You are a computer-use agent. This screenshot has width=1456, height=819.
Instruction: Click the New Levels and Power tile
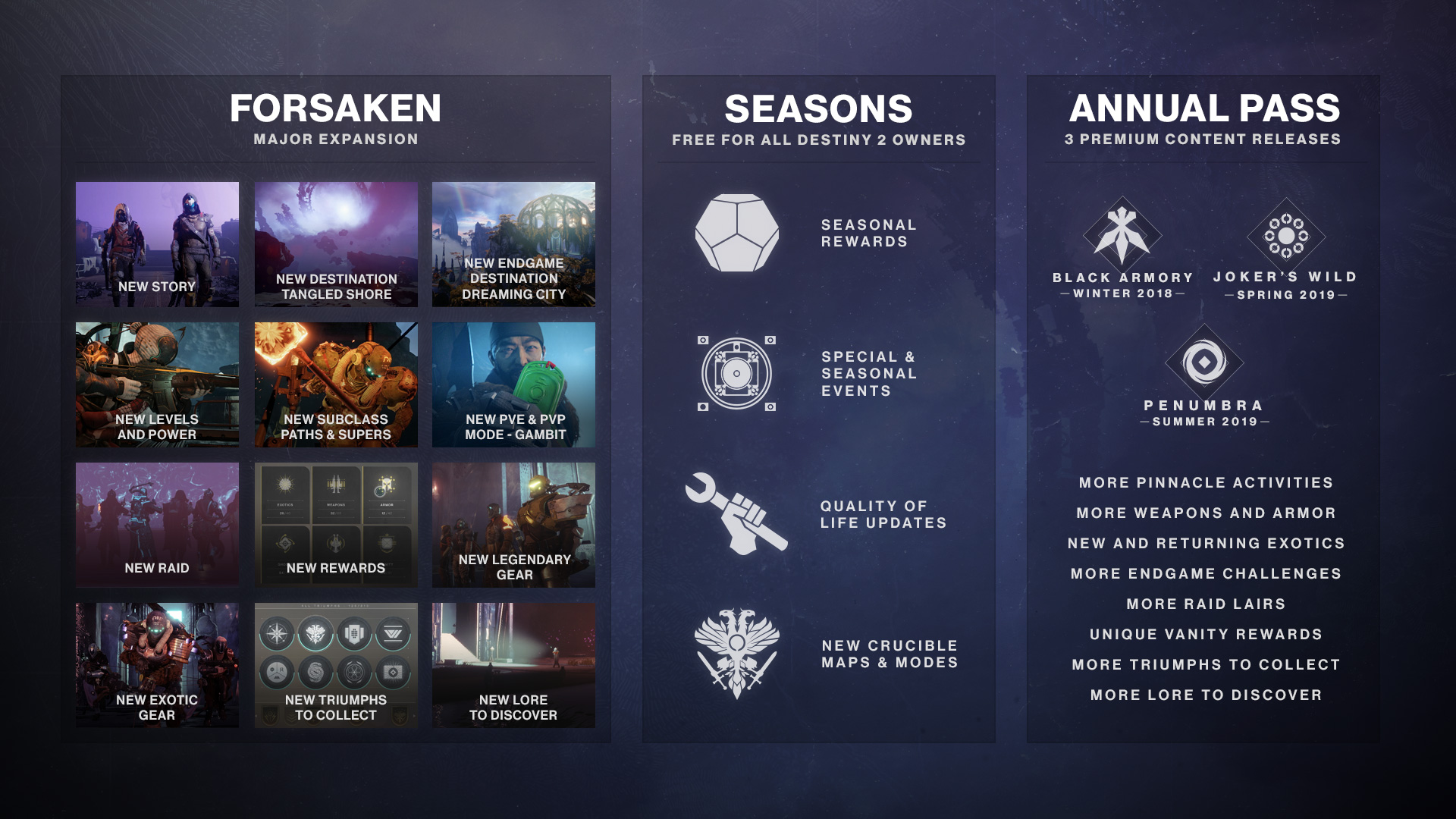coord(157,384)
